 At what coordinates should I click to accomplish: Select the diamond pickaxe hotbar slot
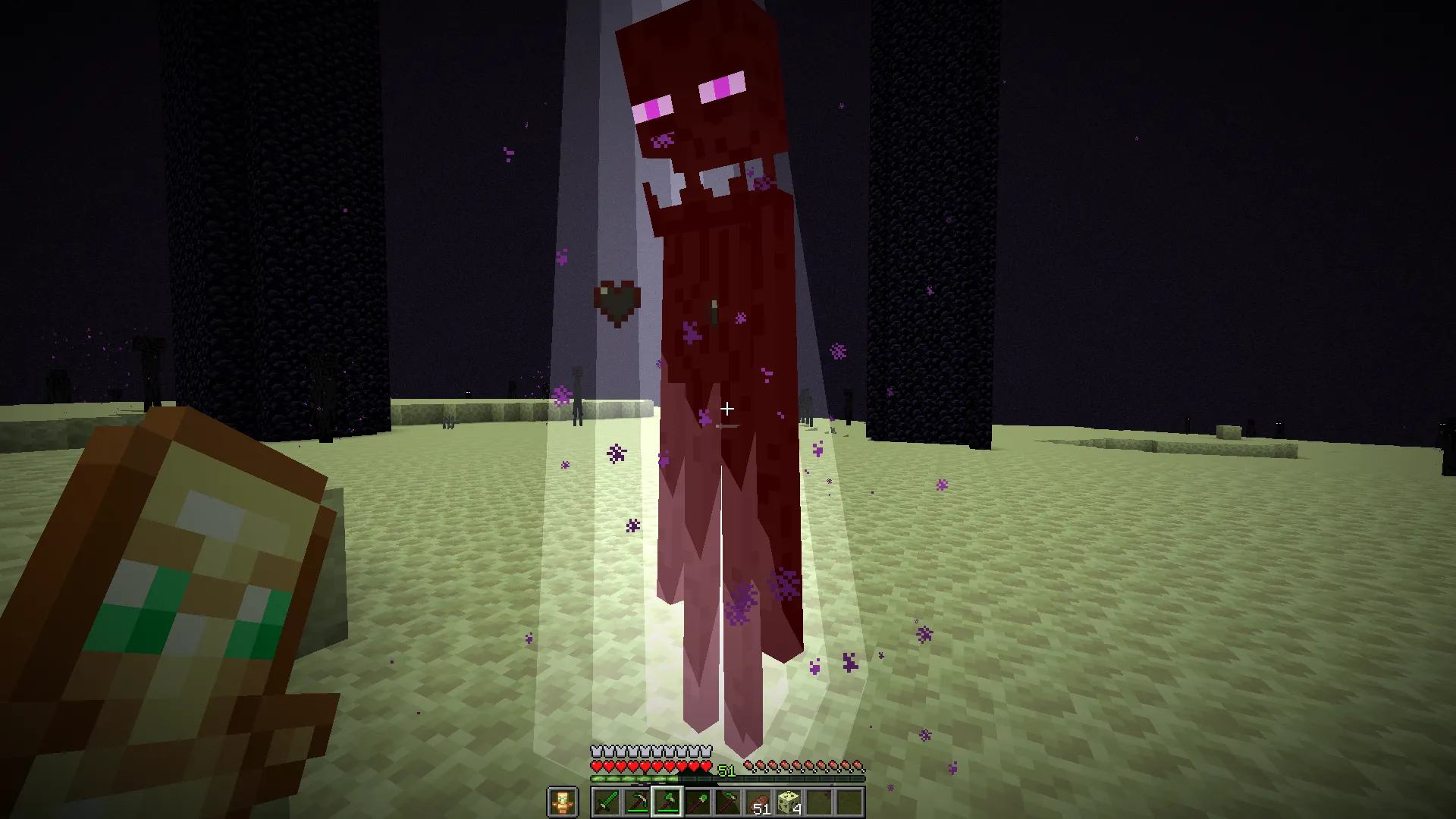[x=636, y=800]
